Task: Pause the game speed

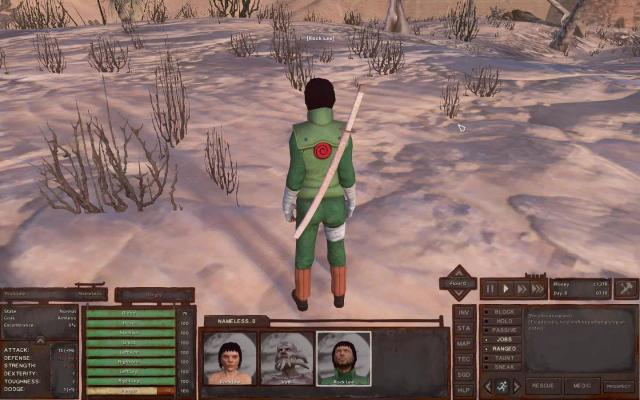Action: pos(489,288)
